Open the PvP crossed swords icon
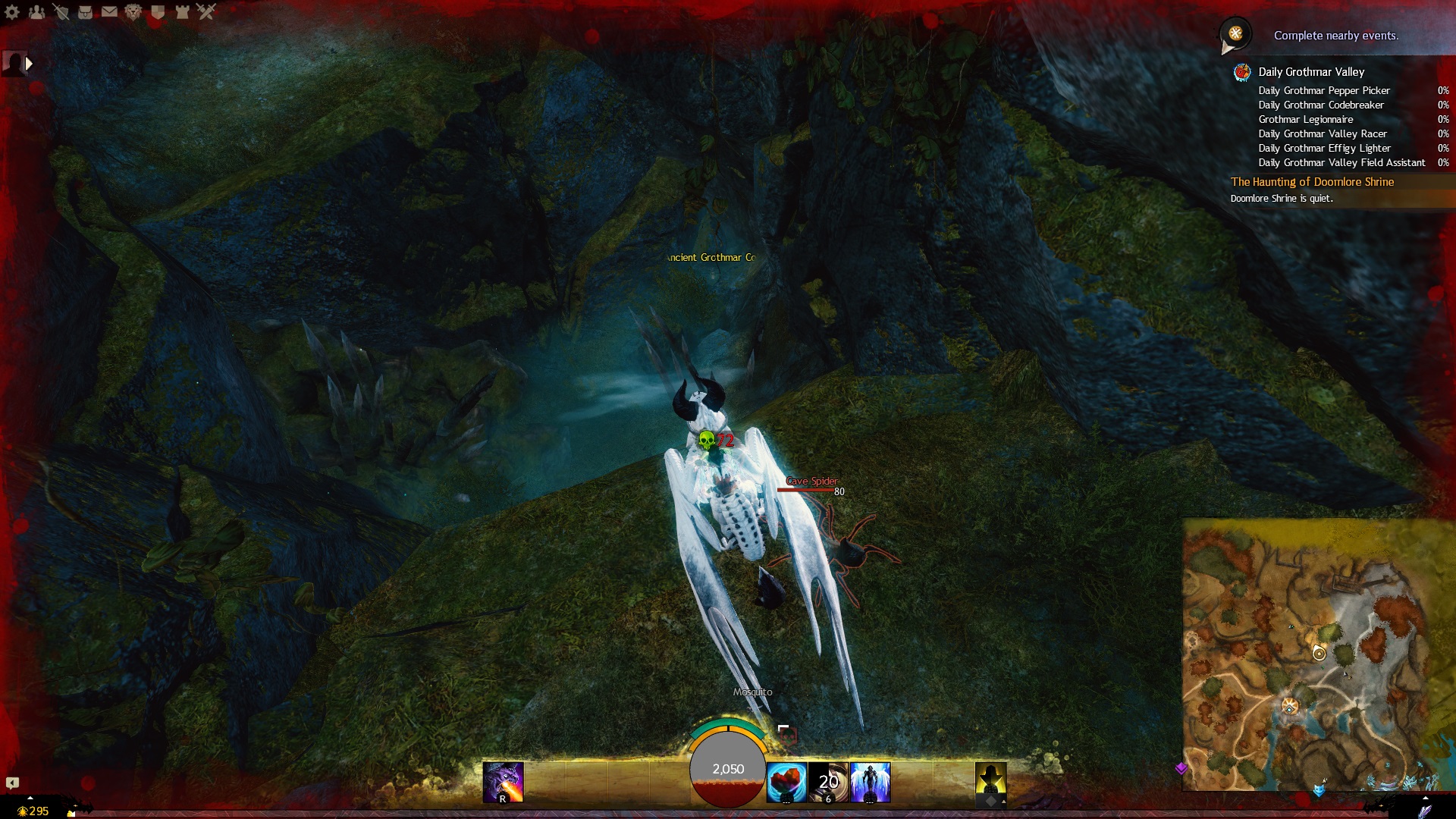 coord(206,11)
